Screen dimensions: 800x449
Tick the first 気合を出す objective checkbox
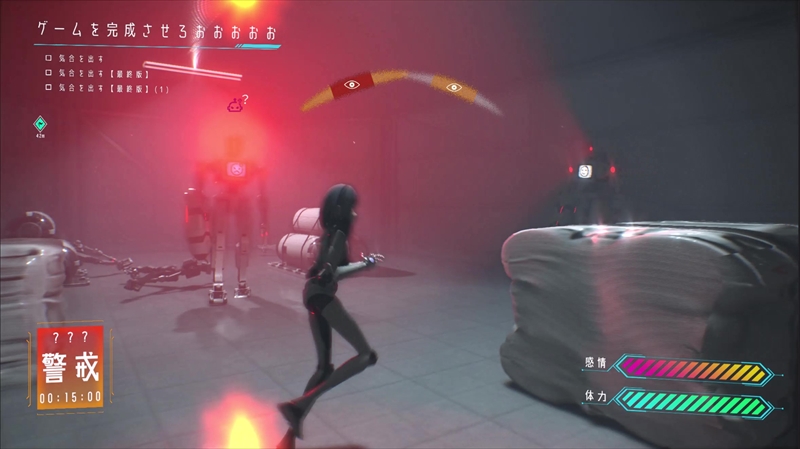pyautogui.click(x=48, y=59)
